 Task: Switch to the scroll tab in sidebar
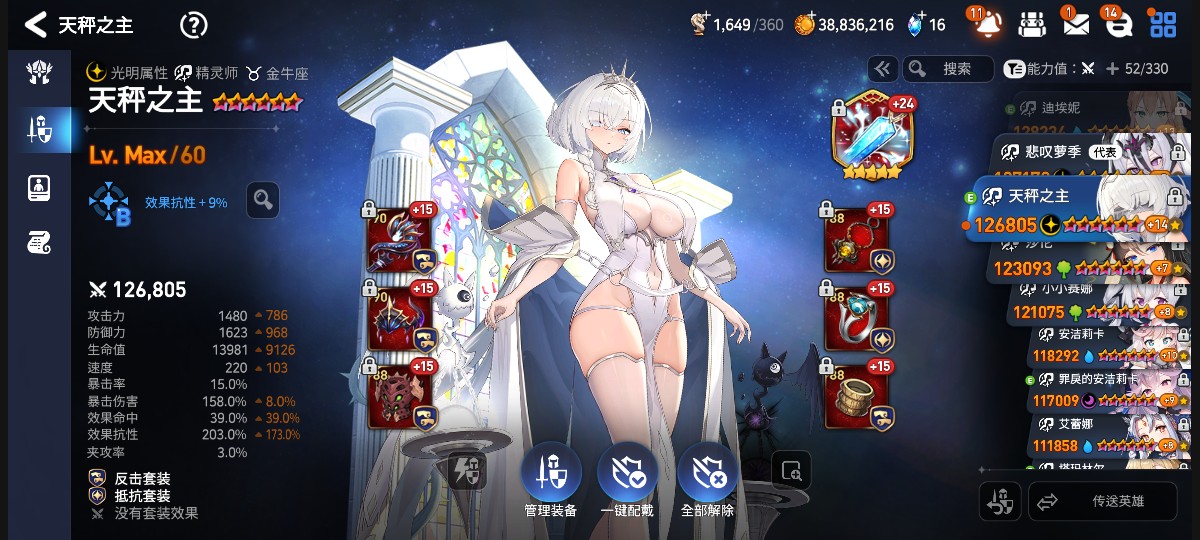[39, 241]
